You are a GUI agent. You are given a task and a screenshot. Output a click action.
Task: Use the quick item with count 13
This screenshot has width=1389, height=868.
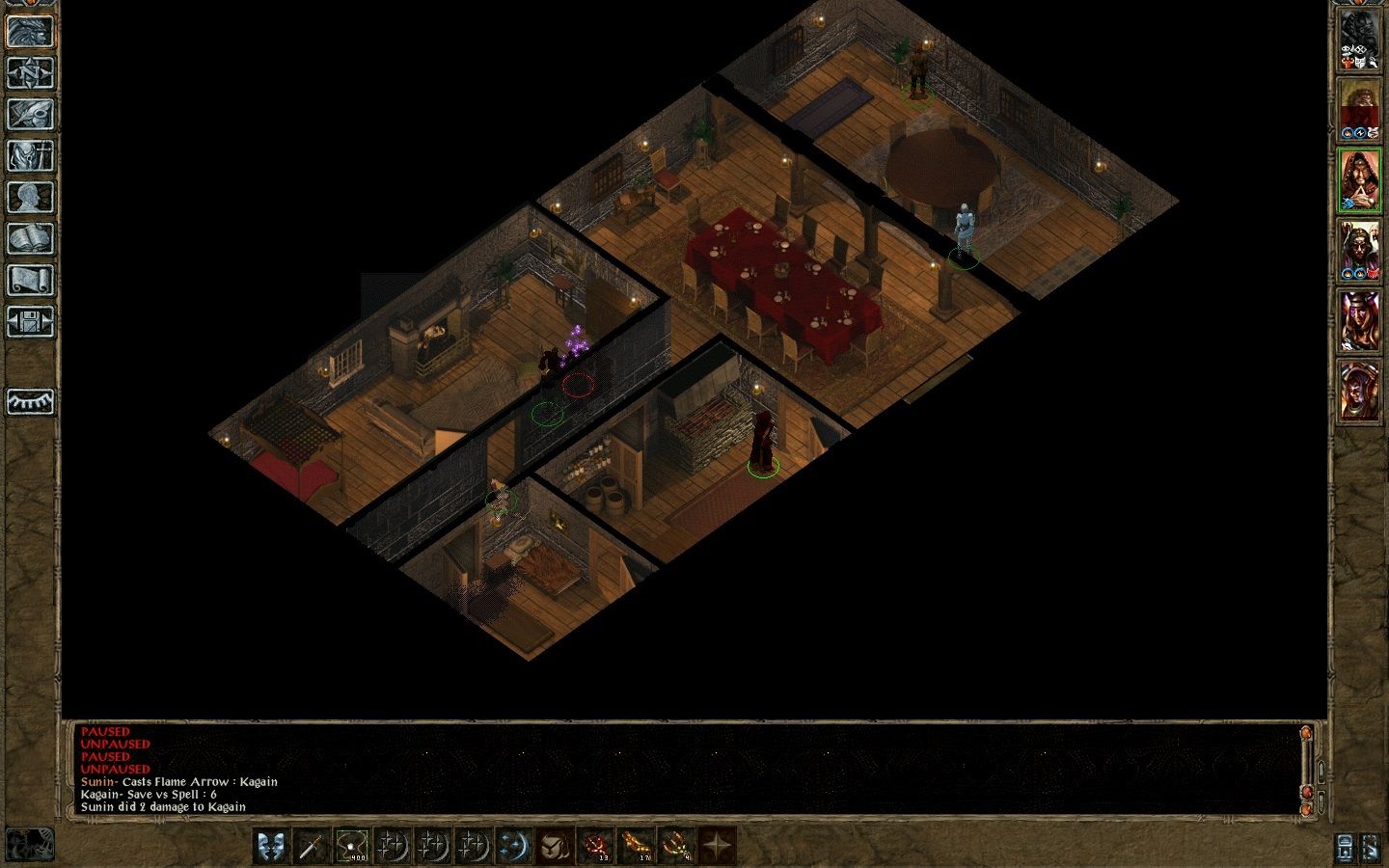point(595,847)
